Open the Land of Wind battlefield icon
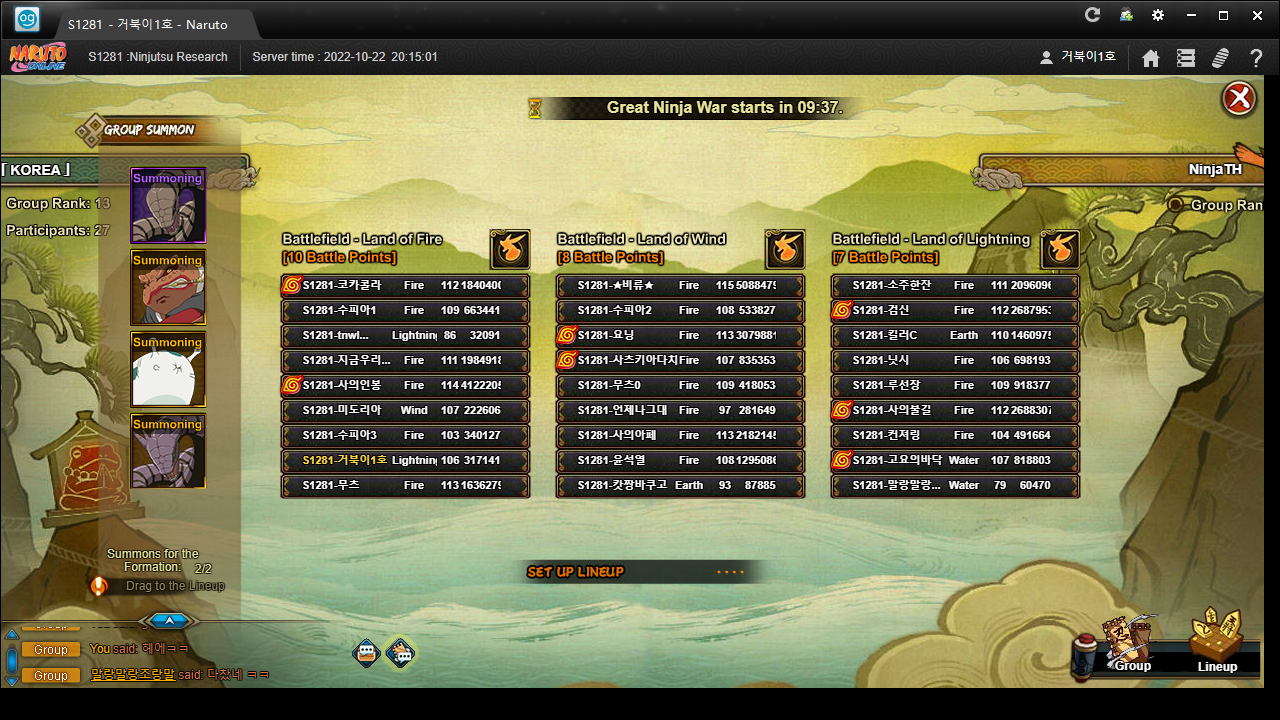 point(784,249)
